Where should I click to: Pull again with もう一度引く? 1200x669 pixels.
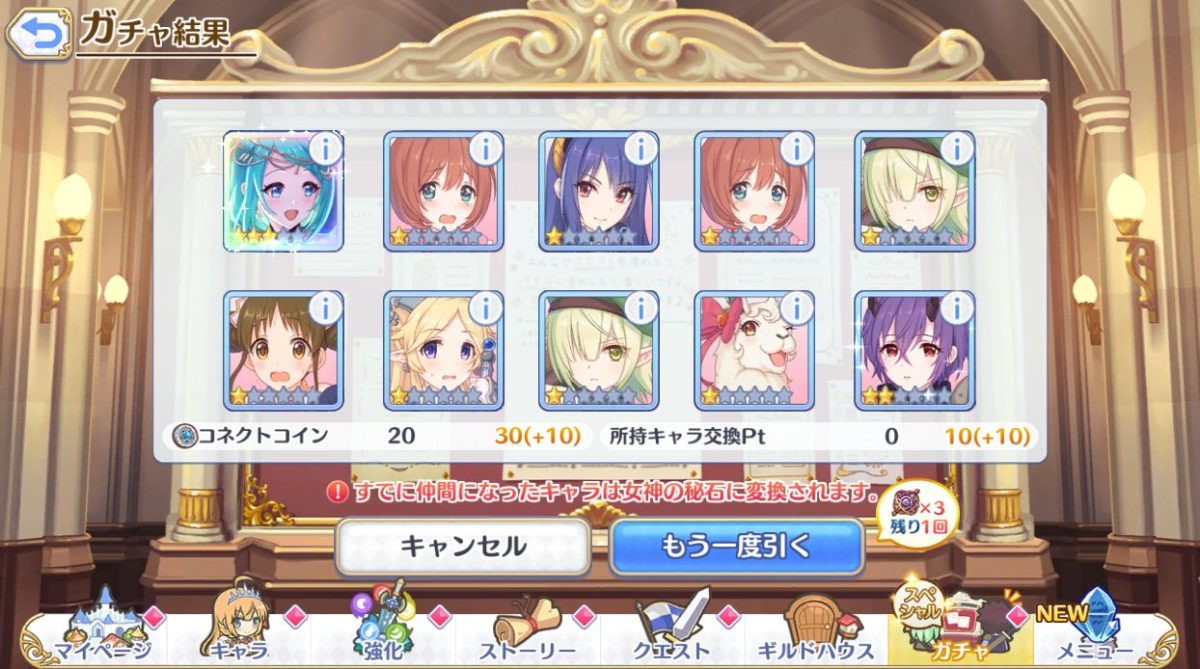point(736,546)
